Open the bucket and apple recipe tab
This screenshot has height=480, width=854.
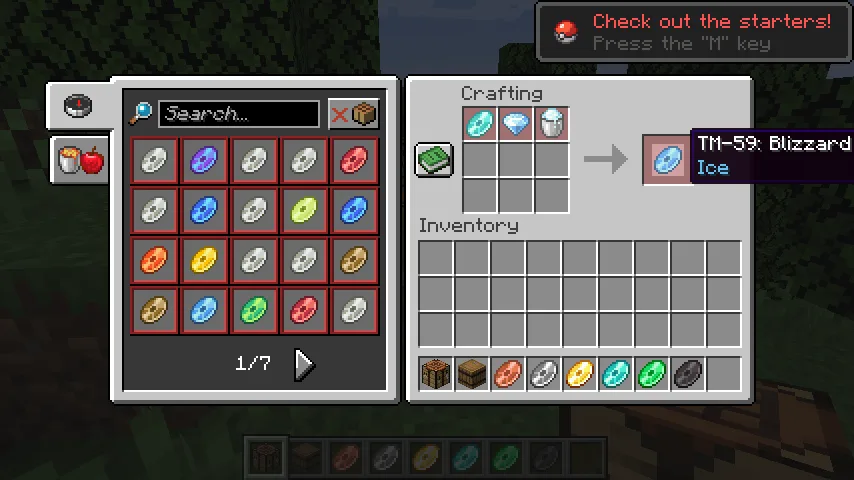point(80,160)
